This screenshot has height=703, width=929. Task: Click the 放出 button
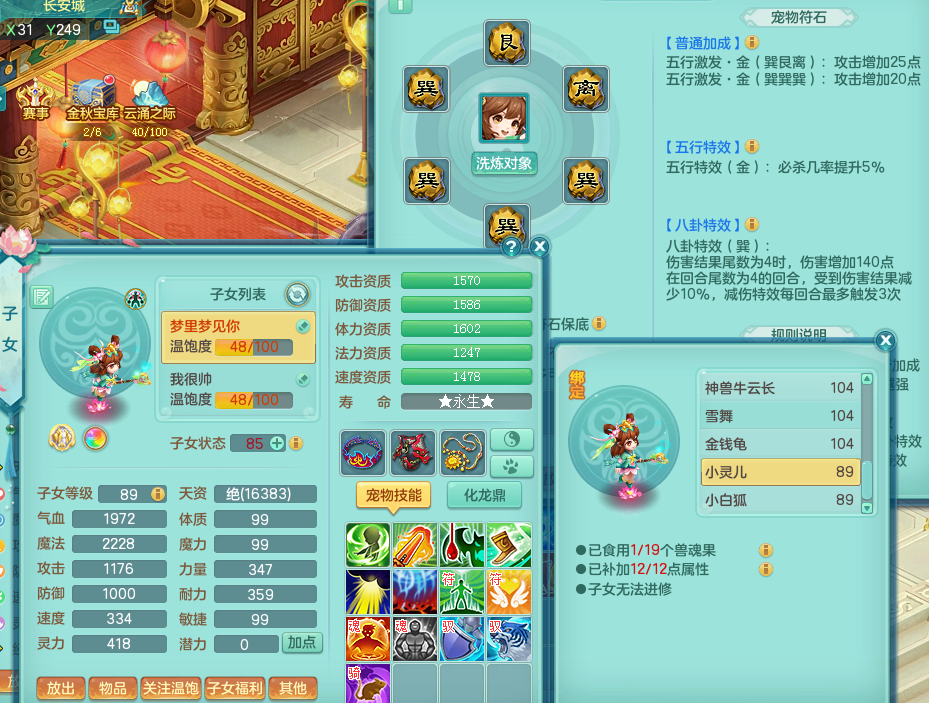point(60,688)
